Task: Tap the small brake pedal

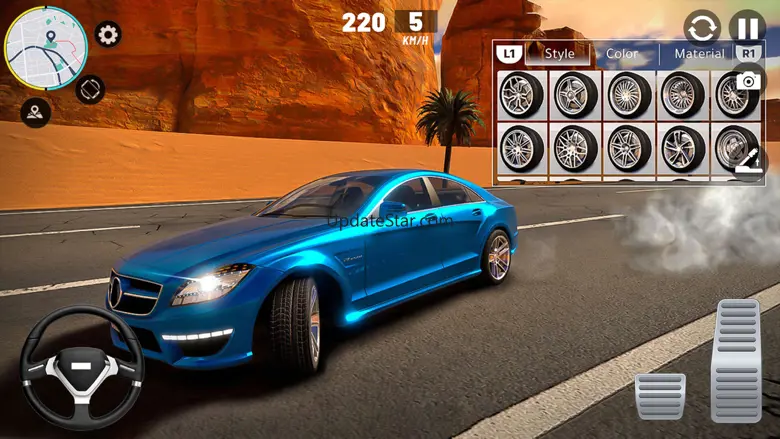Action: [x=660, y=396]
